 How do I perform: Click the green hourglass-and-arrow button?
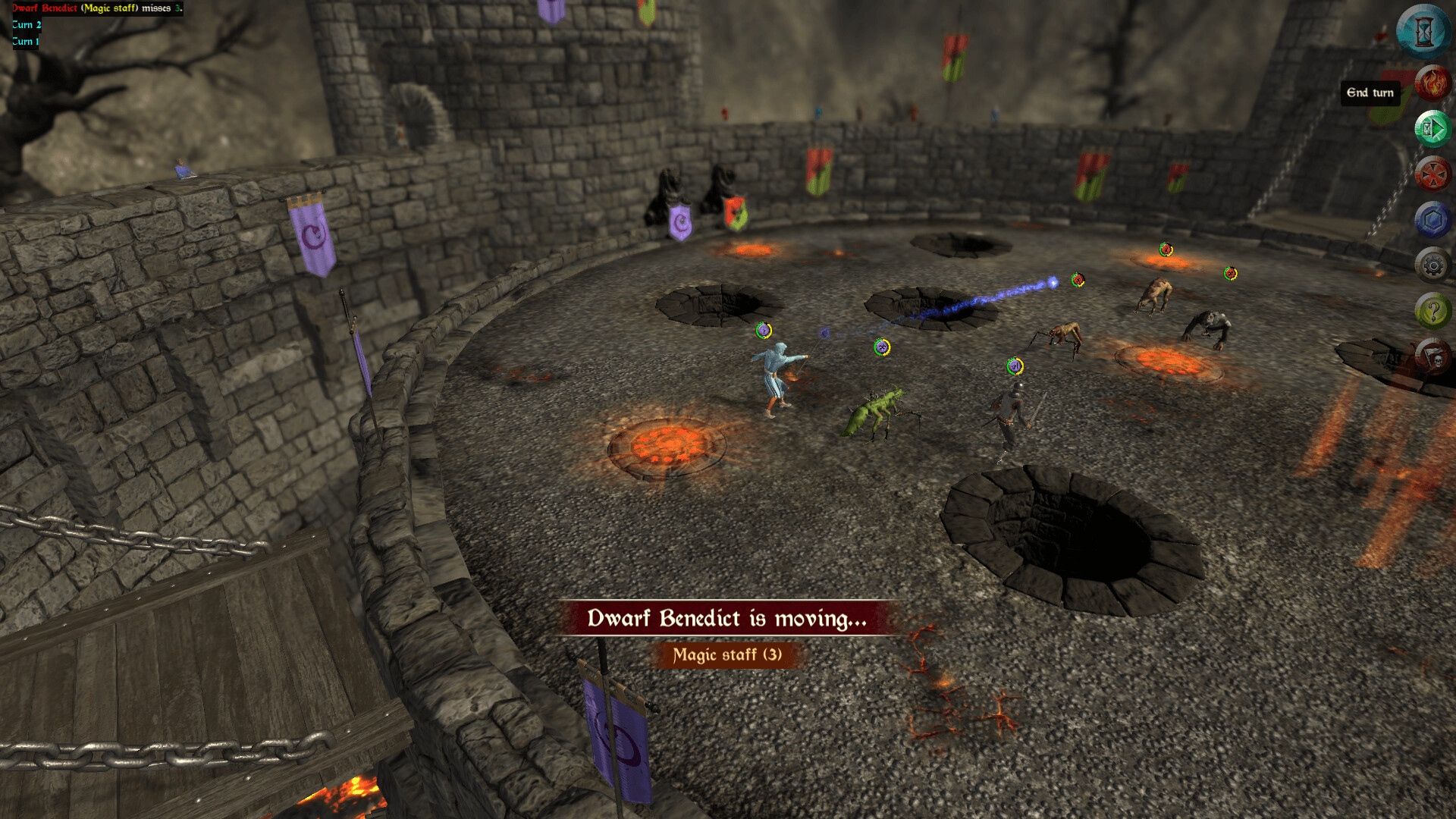tap(1432, 129)
